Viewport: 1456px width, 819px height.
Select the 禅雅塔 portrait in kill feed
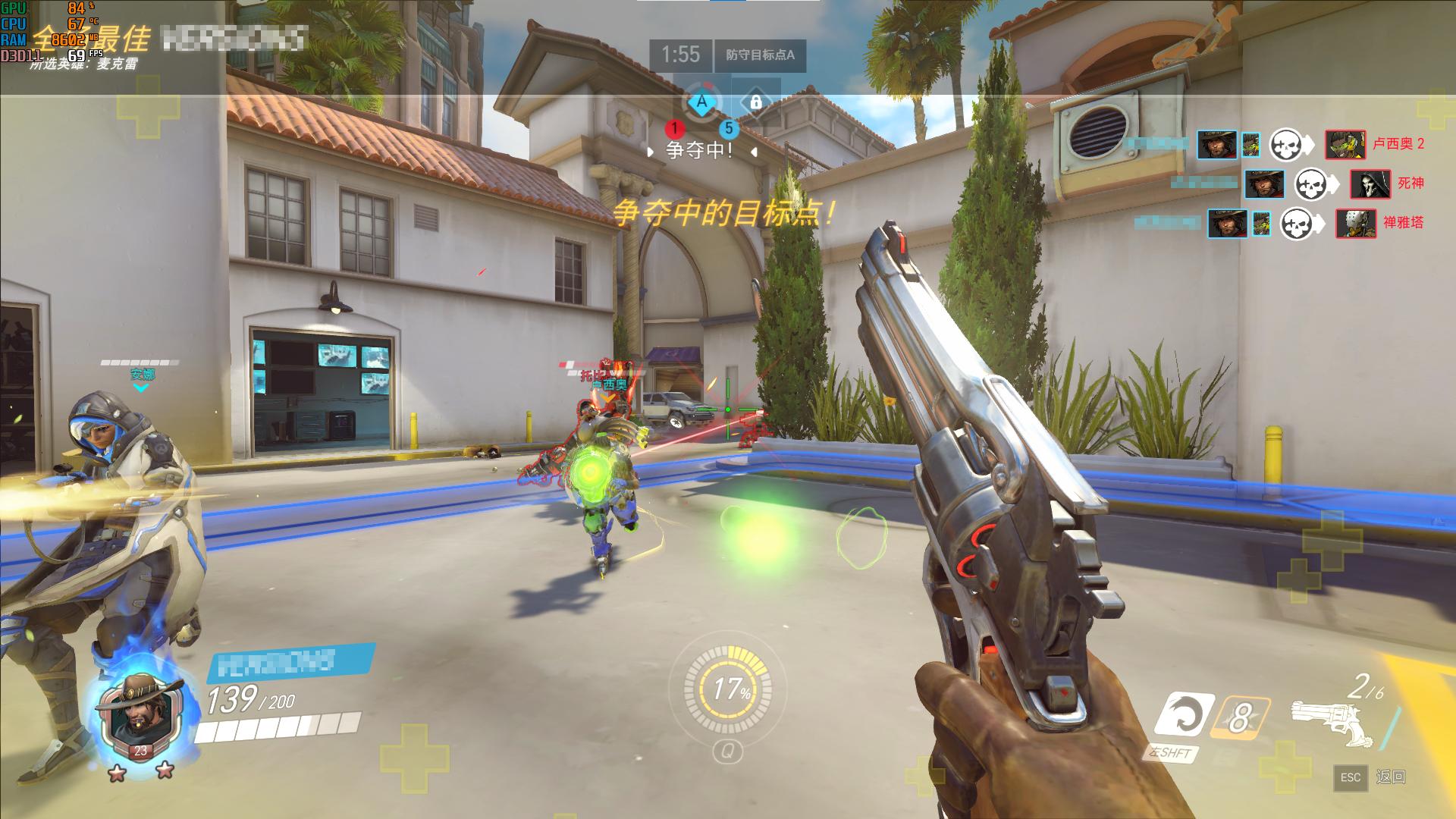point(1355,223)
